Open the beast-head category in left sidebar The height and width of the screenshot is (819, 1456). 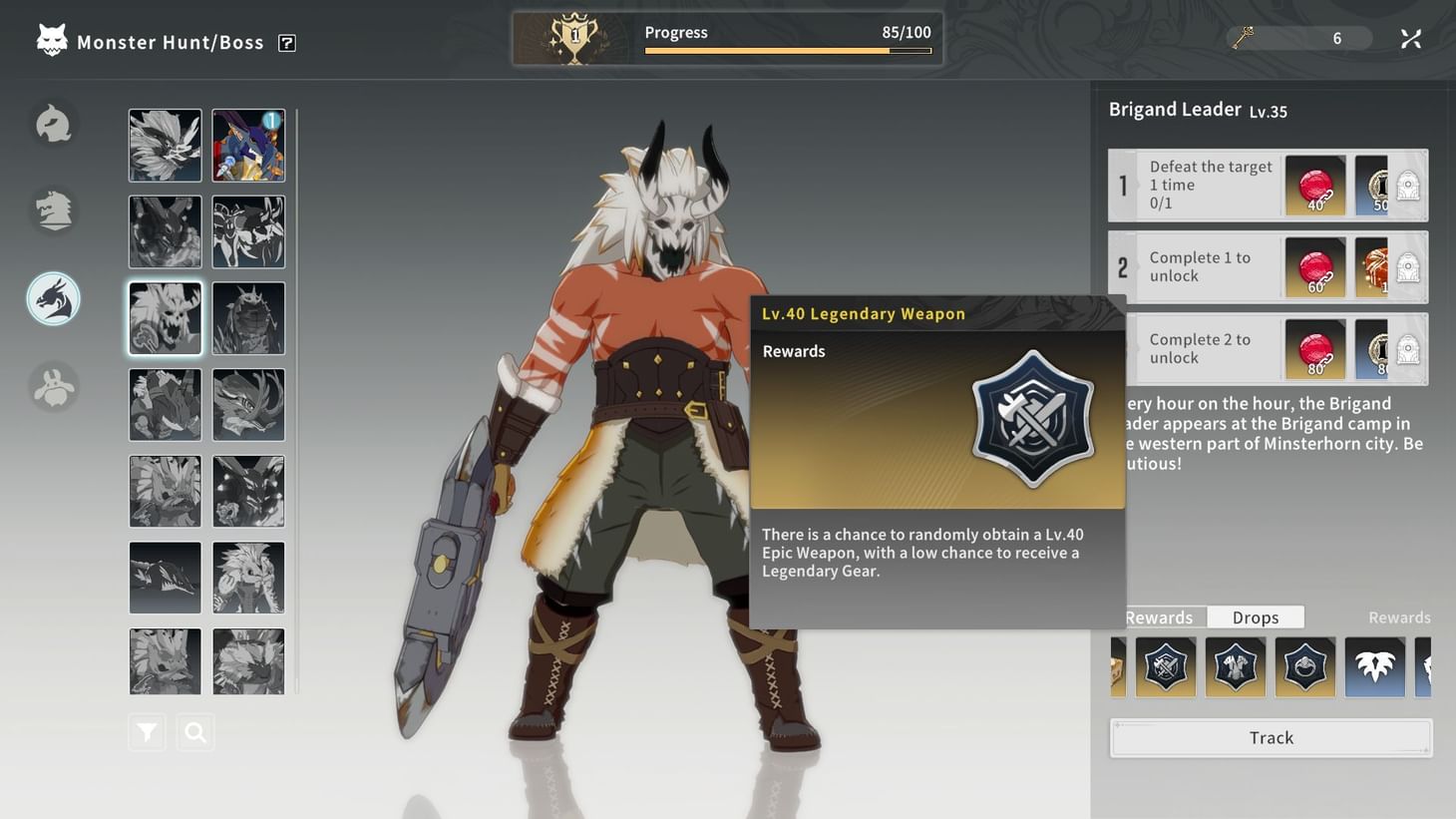(x=53, y=210)
